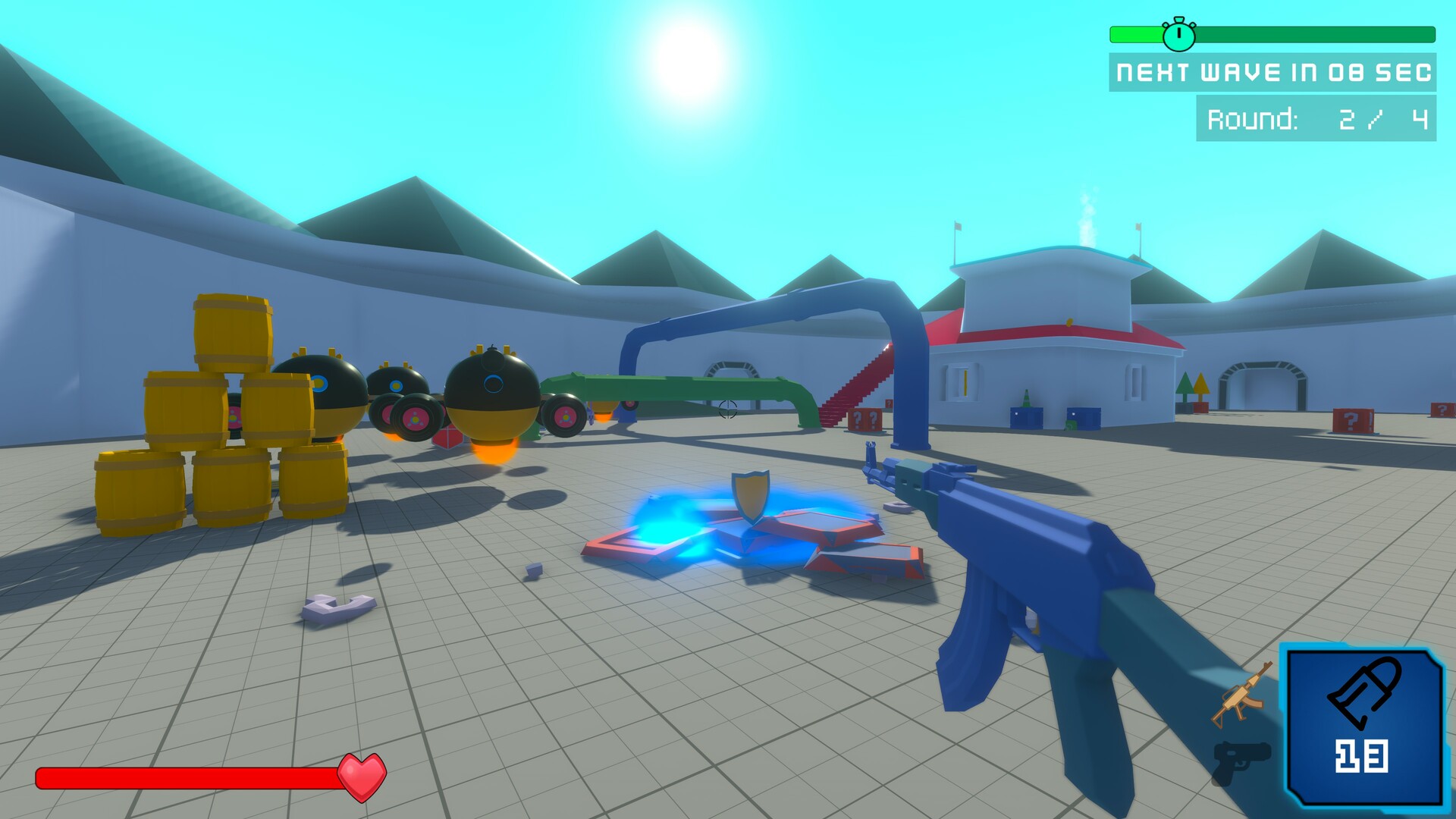Click the glowing shield pickup
The width and height of the screenshot is (1456, 819).
tap(750, 497)
